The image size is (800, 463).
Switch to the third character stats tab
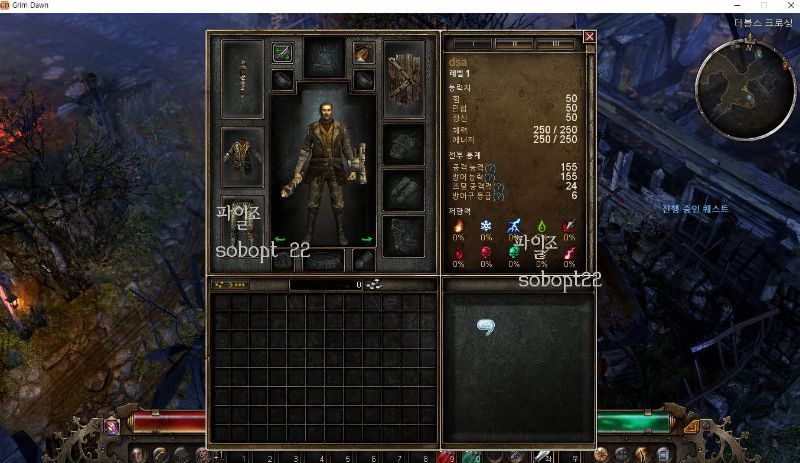tap(555, 44)
